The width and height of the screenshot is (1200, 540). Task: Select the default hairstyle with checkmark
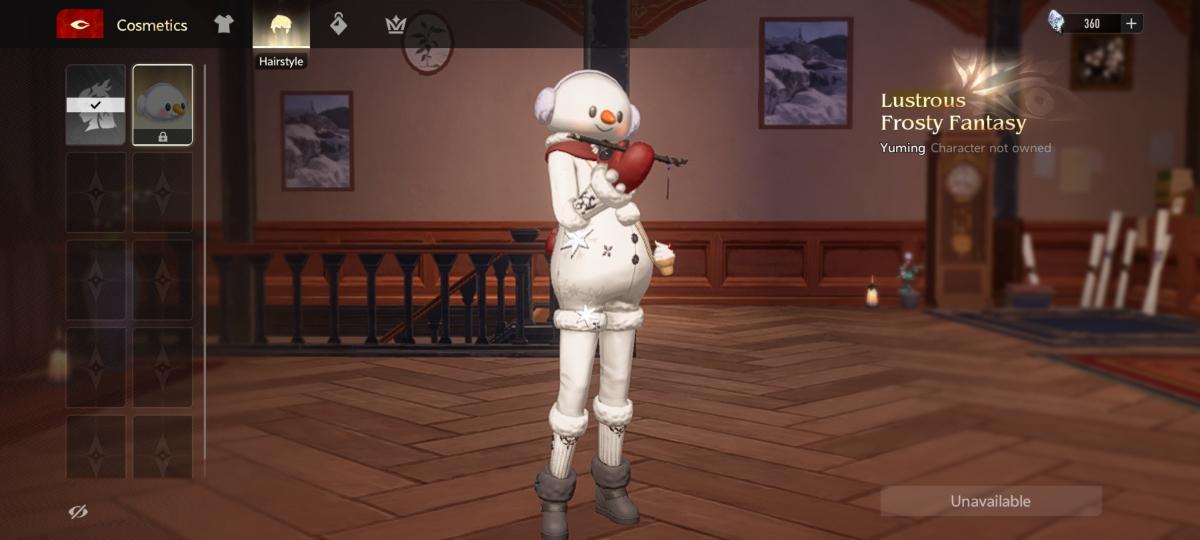pyautogui.click(x=96, y=105)
